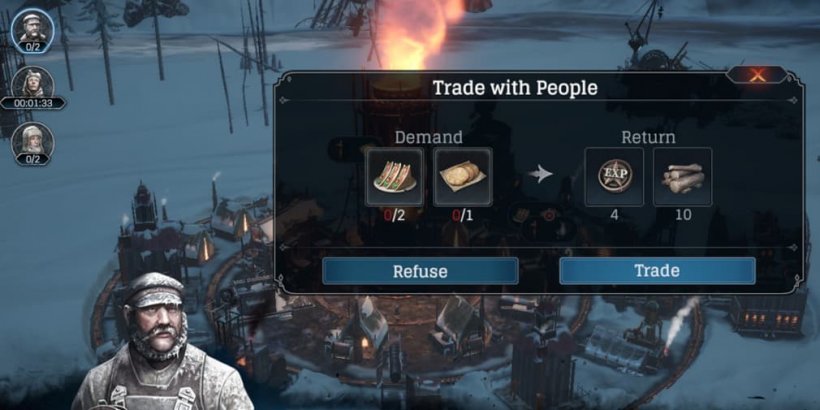Inspect the wood logs reward

tap(682, 177)
